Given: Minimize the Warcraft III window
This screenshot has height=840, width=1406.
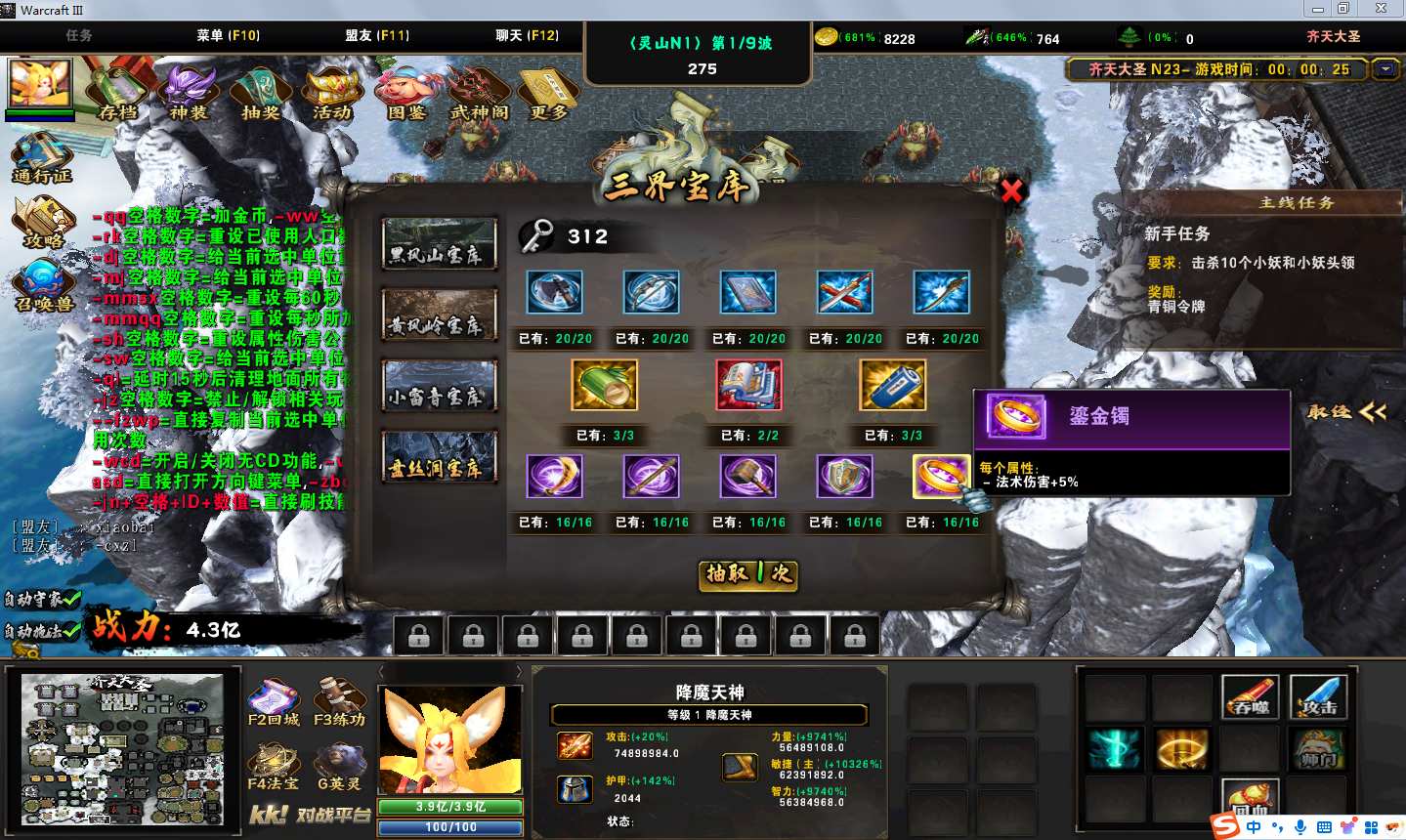Looking at the screenshot, I should 1318,9.
